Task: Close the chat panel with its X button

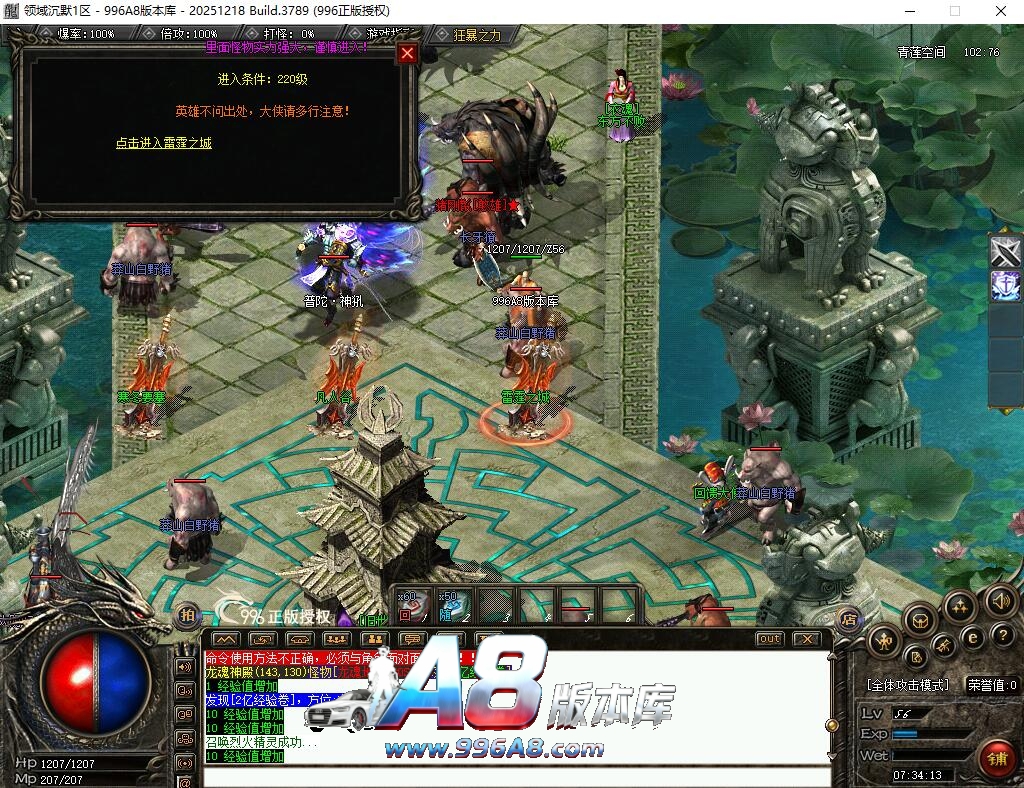Action: coord(806,638)
